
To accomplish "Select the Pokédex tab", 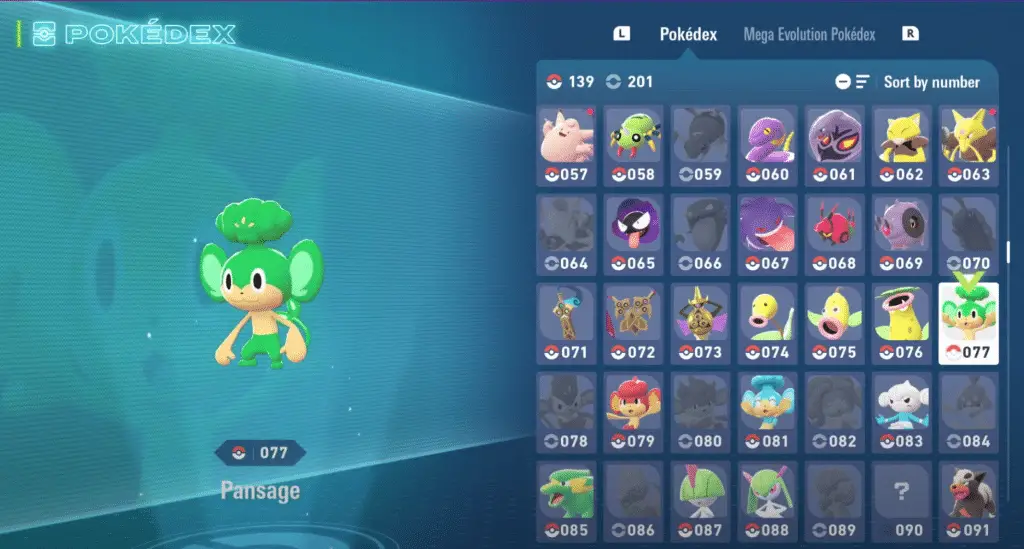I will point(688,34).
